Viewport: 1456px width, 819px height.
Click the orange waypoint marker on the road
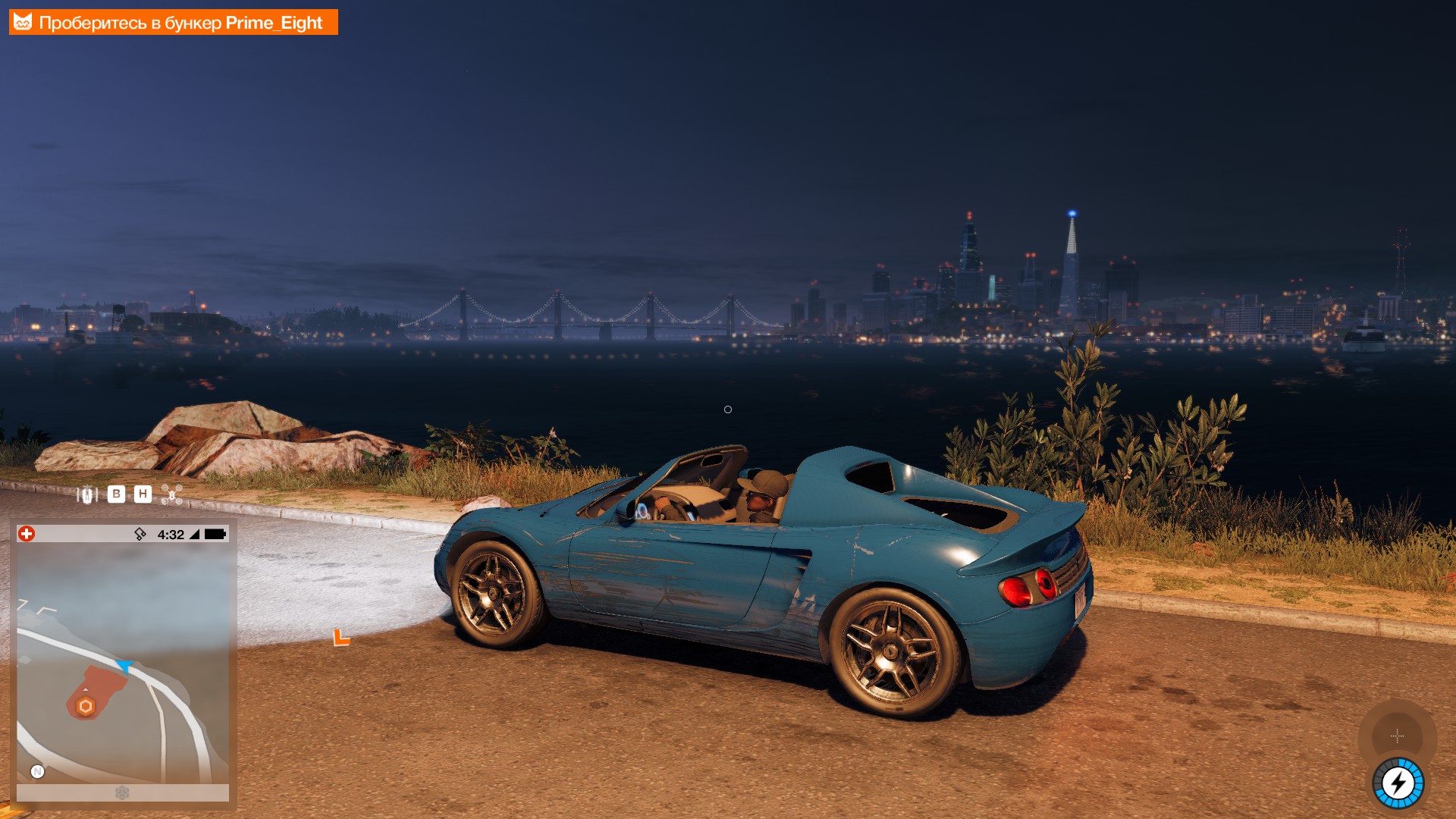(341, 638)
